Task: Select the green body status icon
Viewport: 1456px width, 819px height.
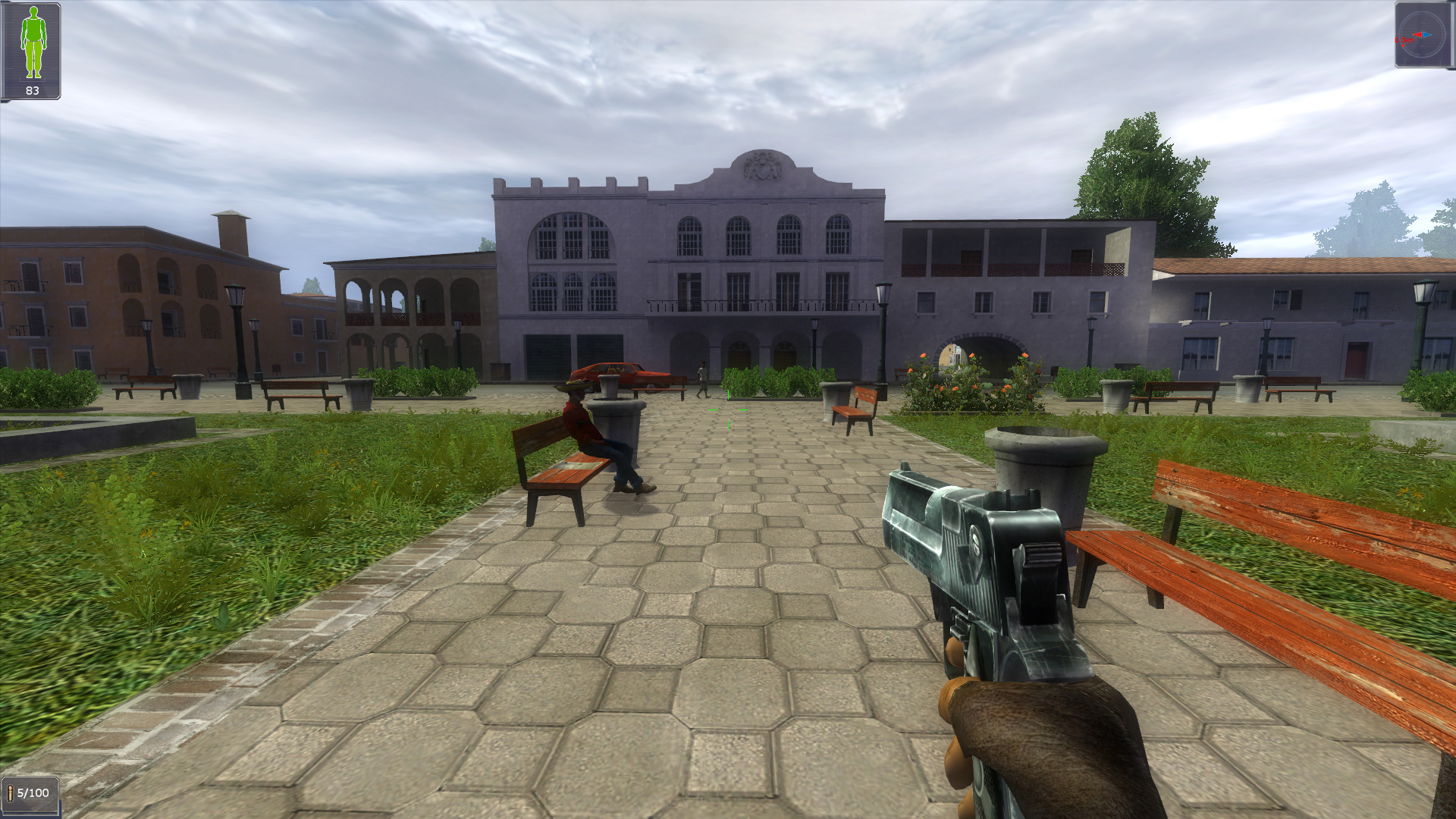Action: point(32,42)
